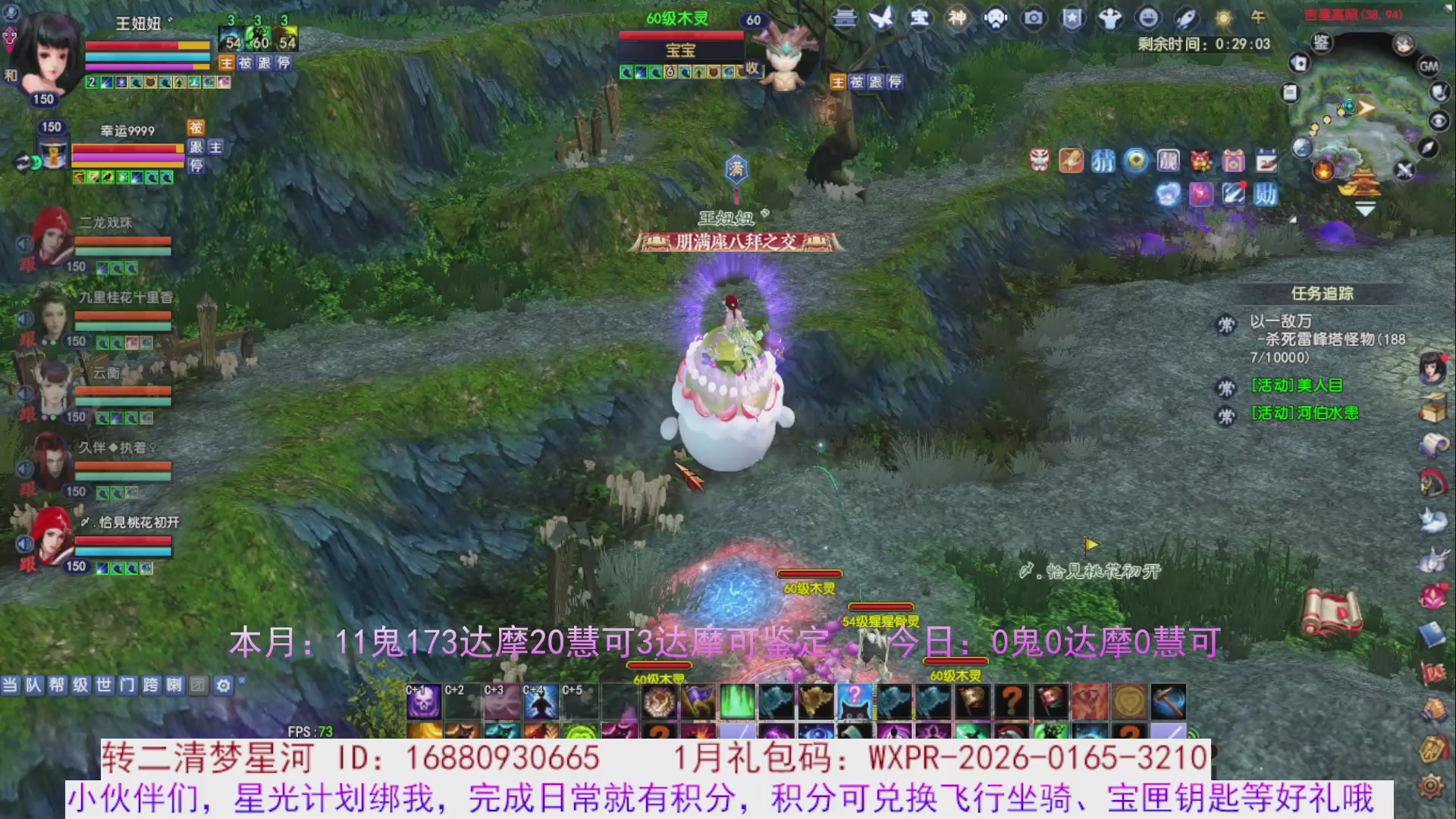Select the C+2 skill bar tab

[453, 691]
